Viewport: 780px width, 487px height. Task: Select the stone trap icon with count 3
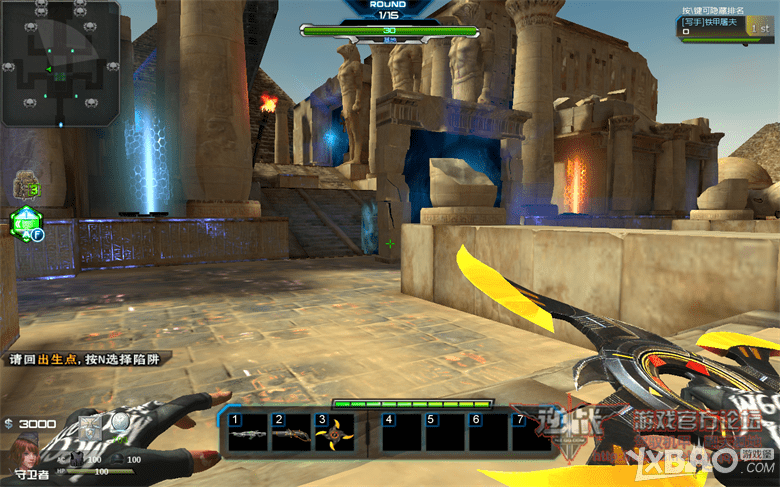point(25,185)
